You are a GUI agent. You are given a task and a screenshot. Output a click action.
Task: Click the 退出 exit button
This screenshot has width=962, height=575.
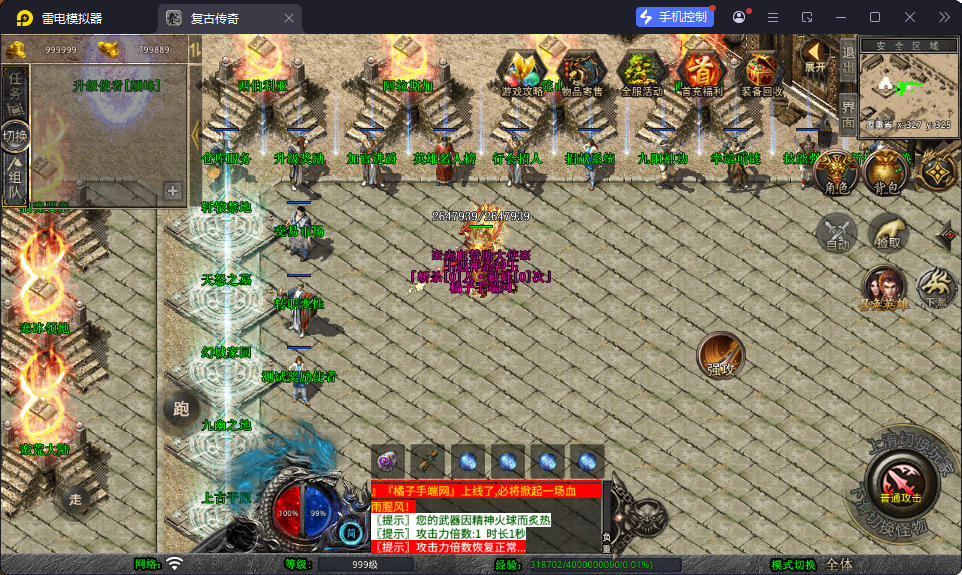point(847,60)
